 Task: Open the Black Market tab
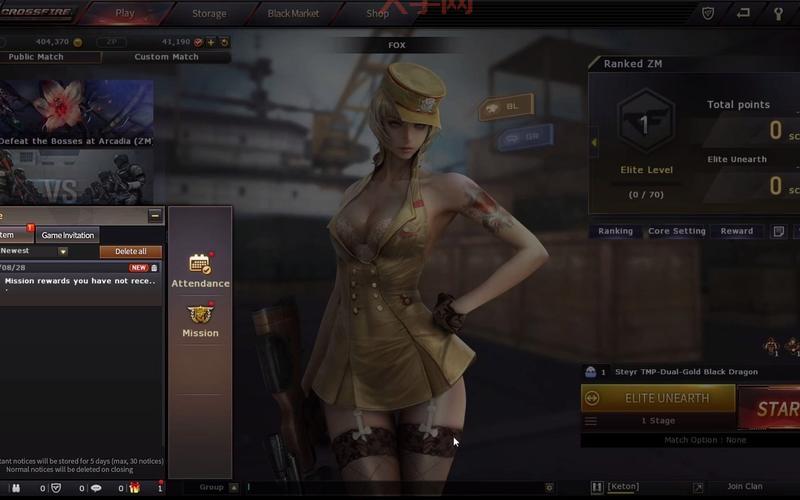click(x=293, y=14)
